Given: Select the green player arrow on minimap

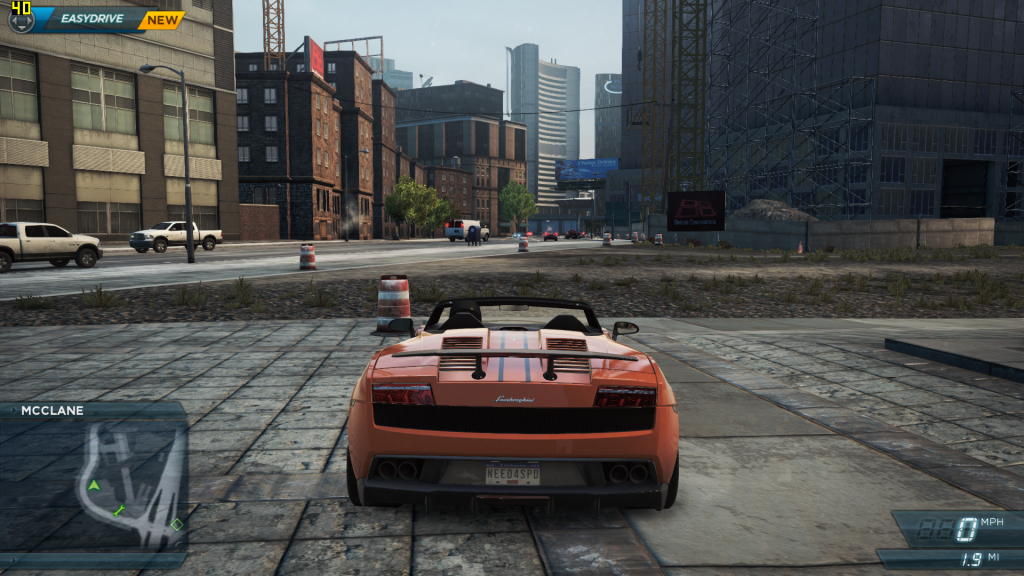Looking at the screenshot, I should click(x=94, y=485).
